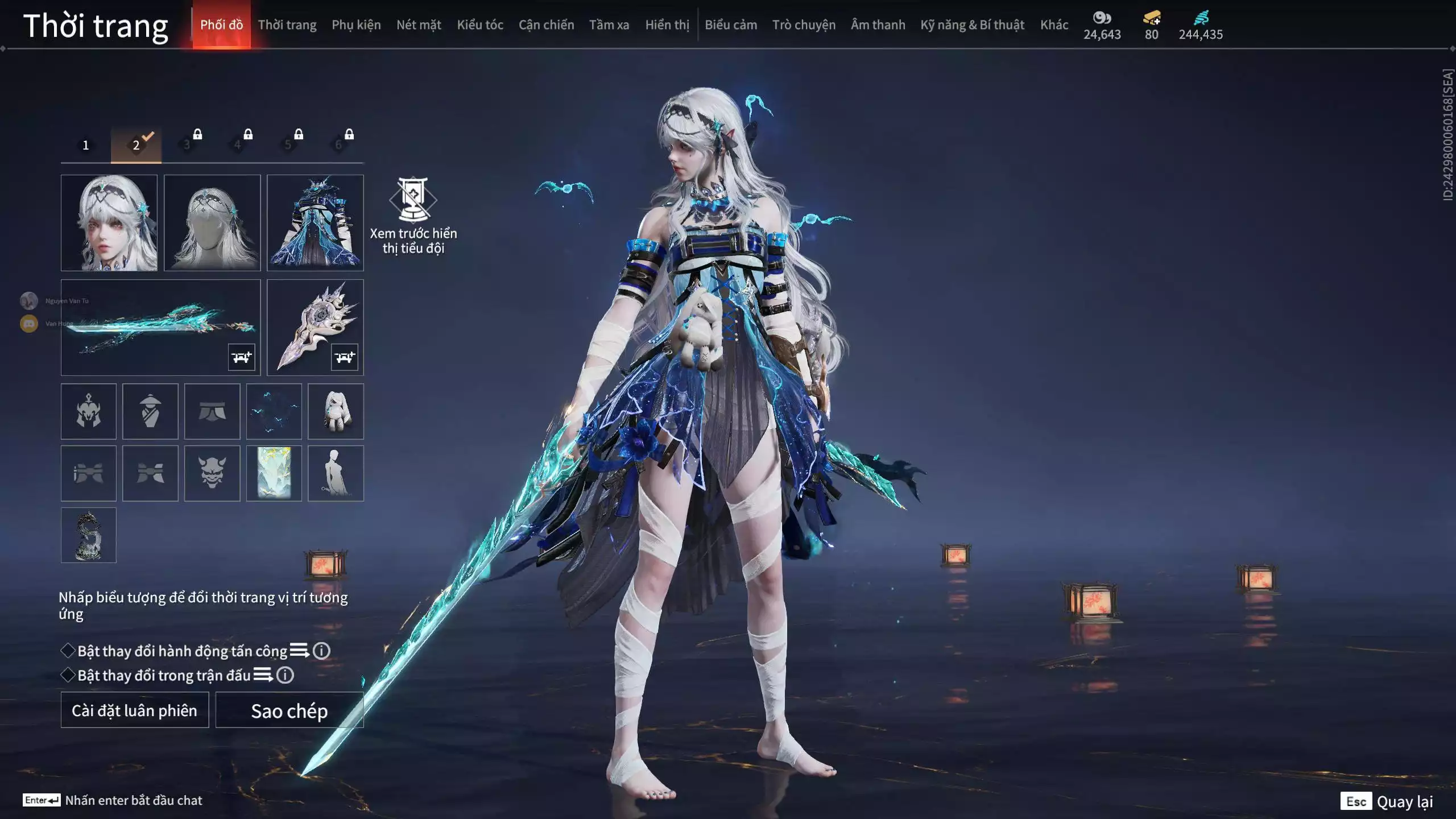
Task: Select the Kiểu tóc category
Action: (x=480, y=25)
